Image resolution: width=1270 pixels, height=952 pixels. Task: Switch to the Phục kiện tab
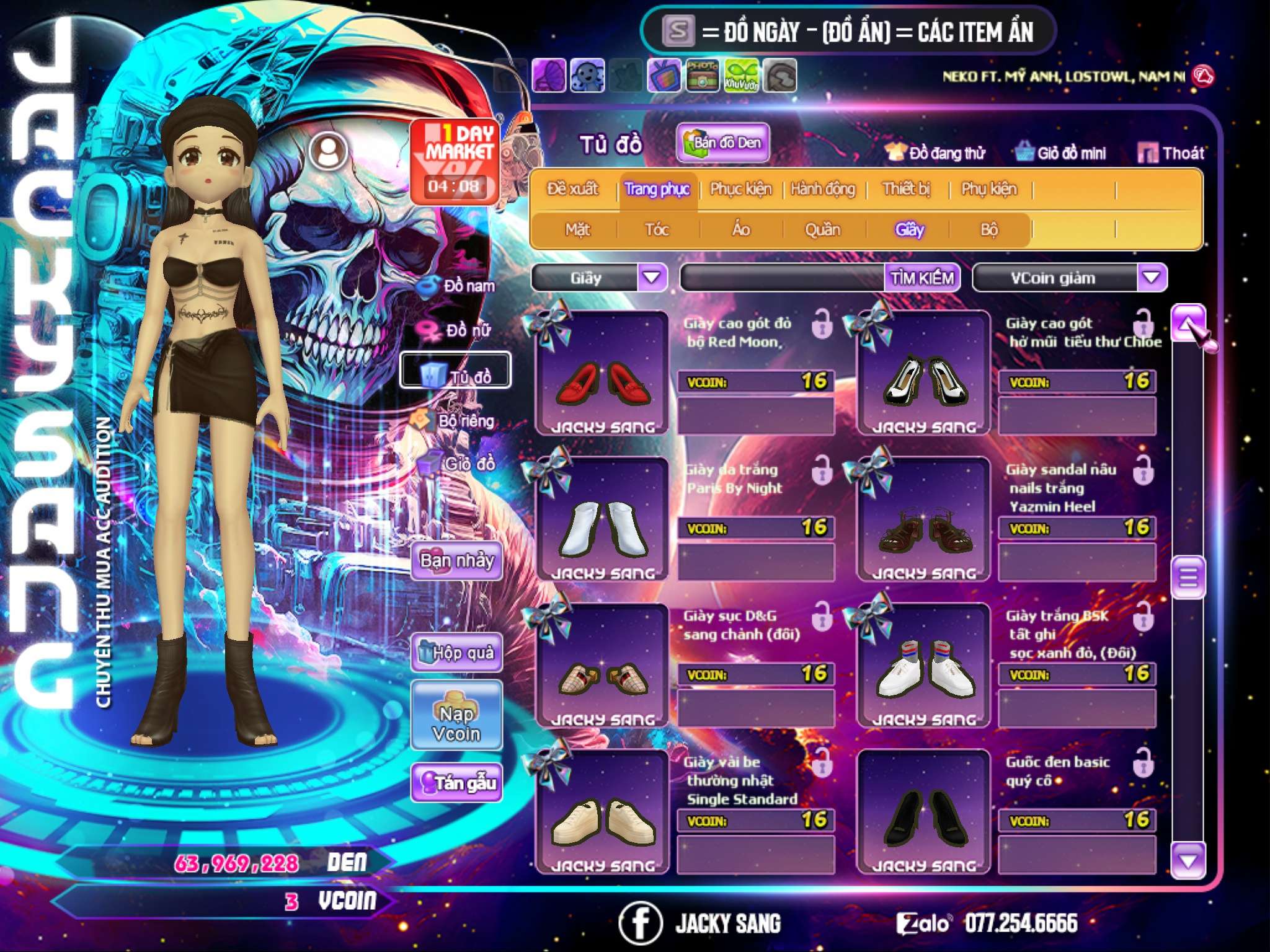(x=741, y=189)
